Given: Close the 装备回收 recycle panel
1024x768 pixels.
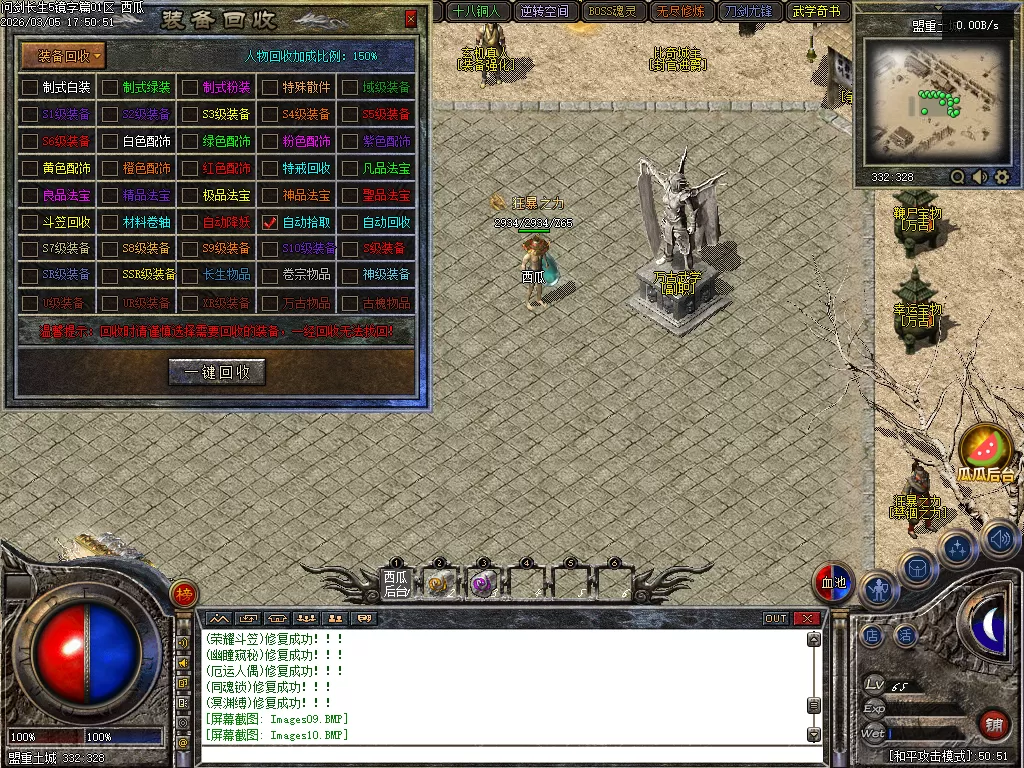Looking at the screenshot, I should click(411, 19).
